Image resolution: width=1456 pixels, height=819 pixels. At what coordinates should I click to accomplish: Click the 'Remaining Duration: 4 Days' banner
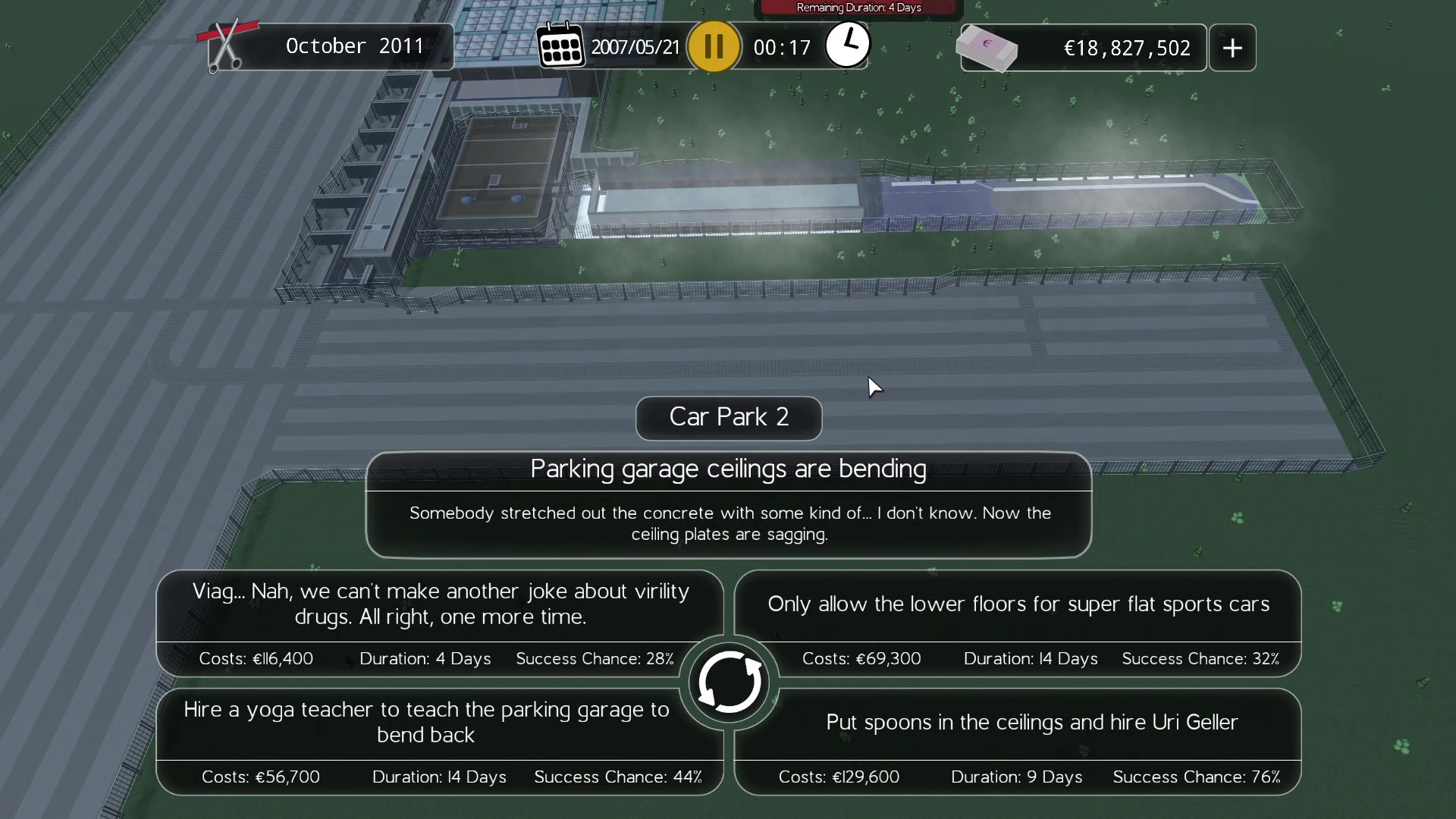click(858, 7)
